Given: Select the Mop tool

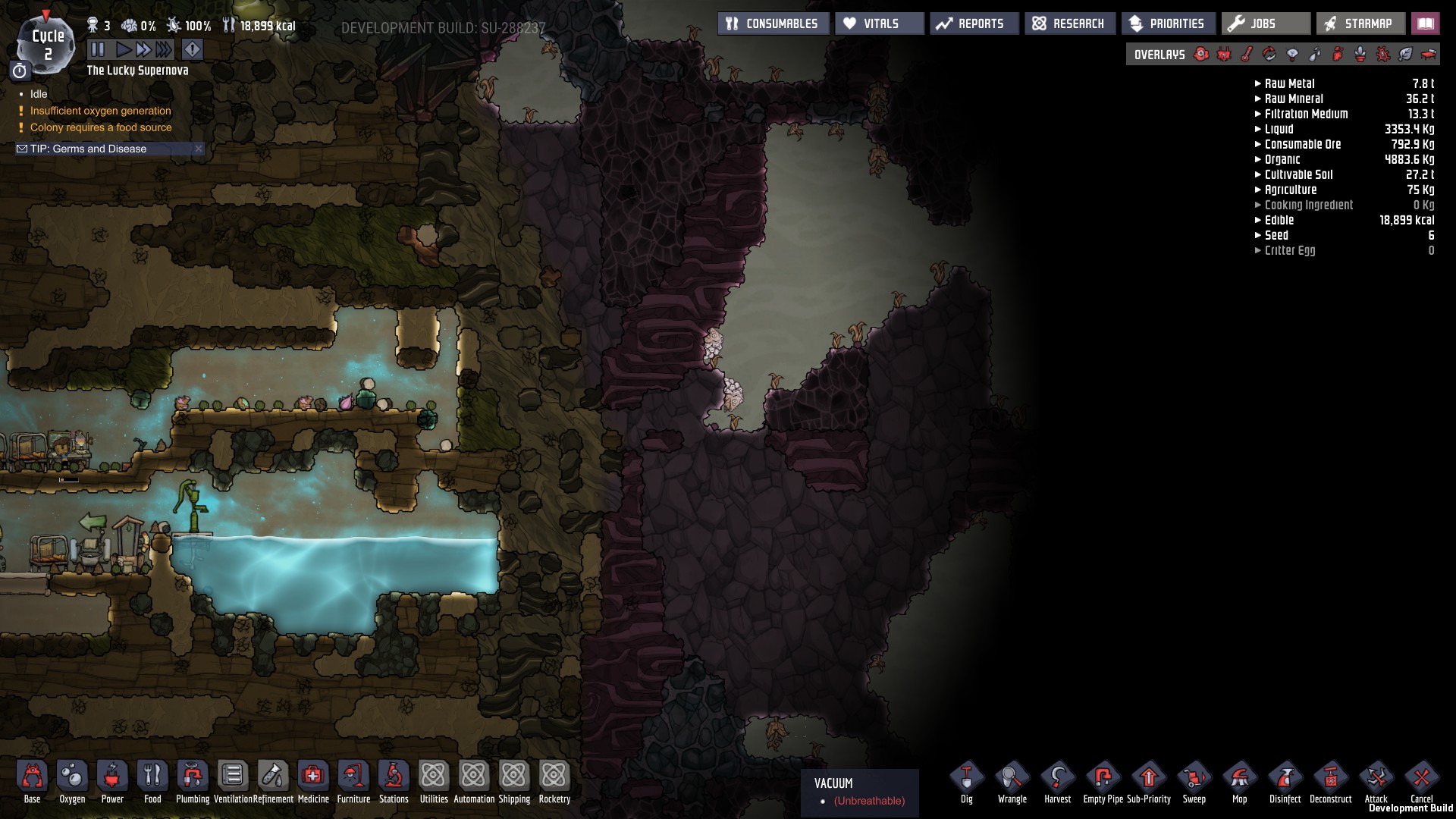Looking at the screenshot, I should (x=1239, y=780).
